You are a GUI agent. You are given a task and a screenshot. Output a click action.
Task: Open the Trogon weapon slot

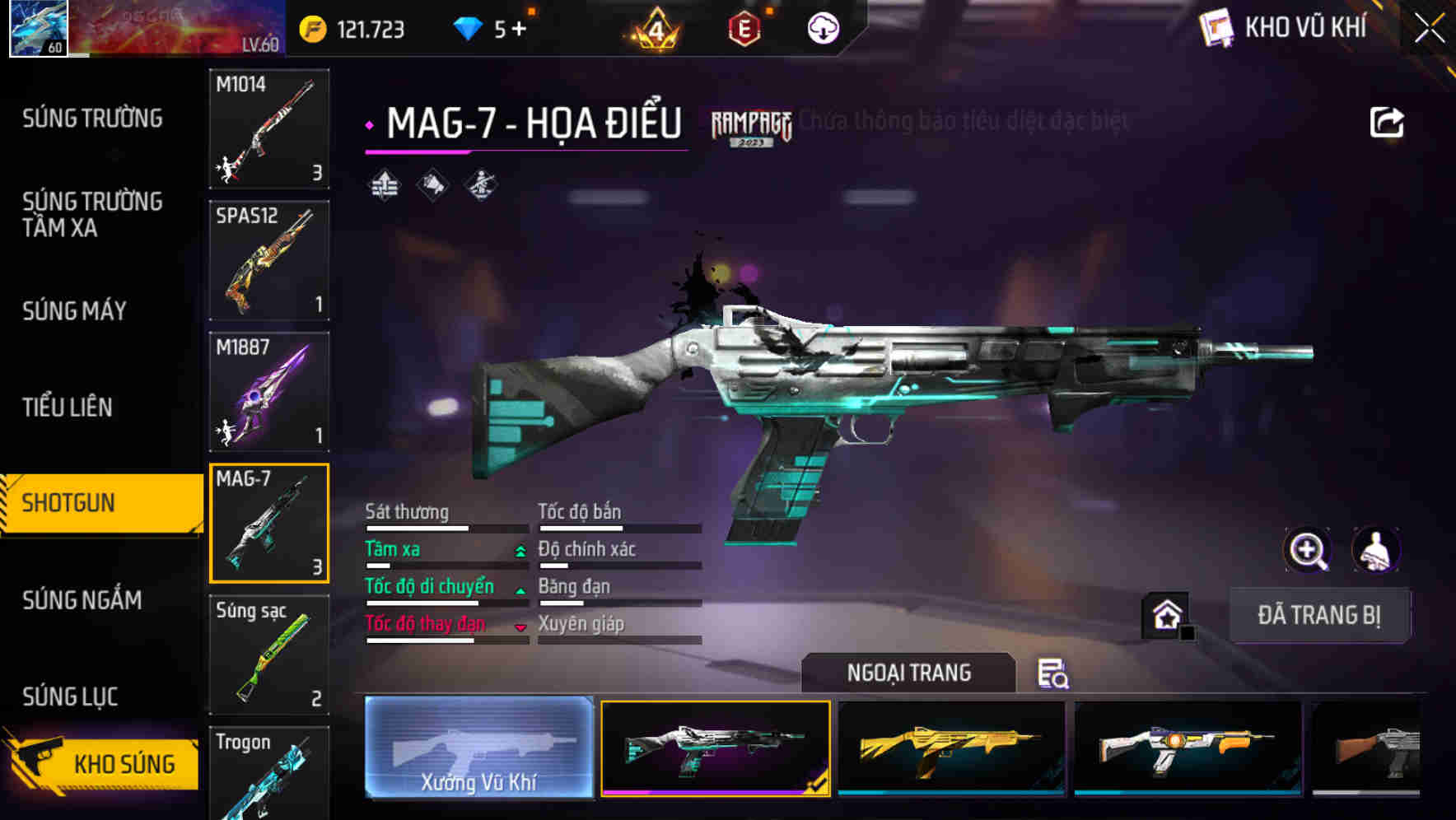click(x=269, y=774)
